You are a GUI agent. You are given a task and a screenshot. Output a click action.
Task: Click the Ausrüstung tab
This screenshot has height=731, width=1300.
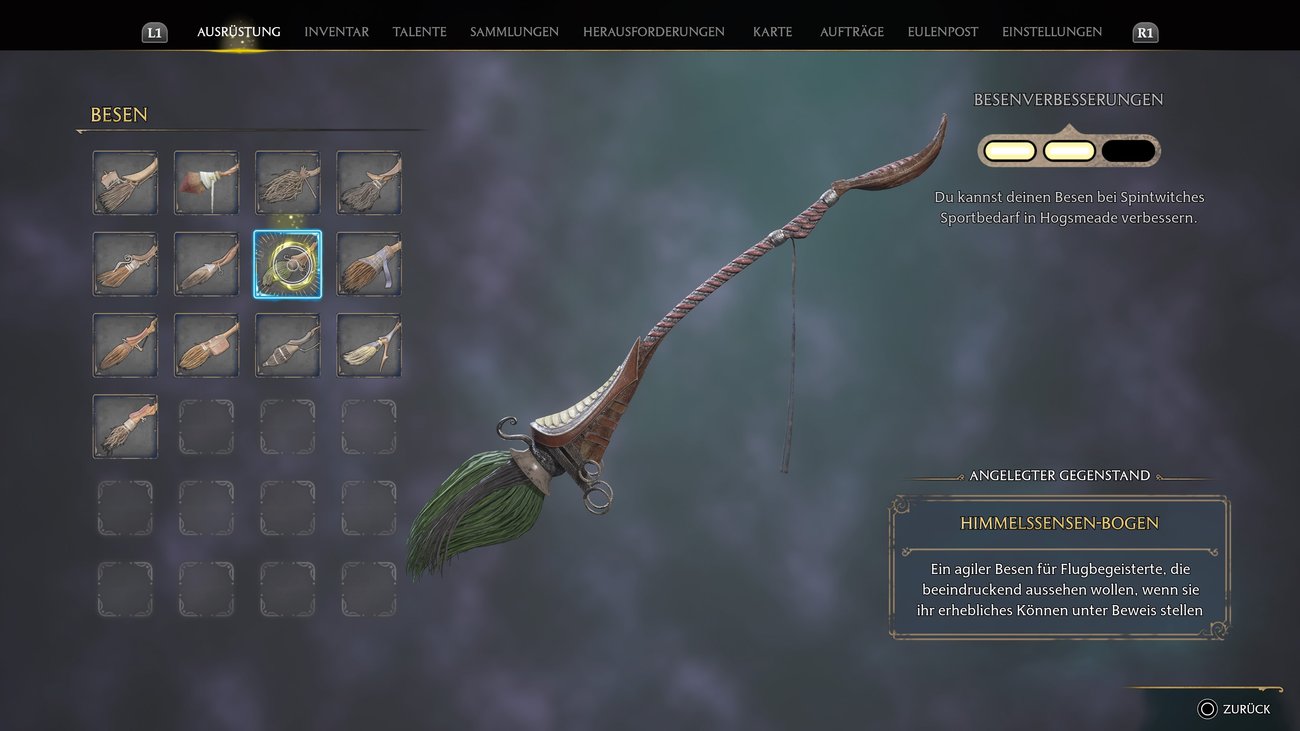[238, 32]
